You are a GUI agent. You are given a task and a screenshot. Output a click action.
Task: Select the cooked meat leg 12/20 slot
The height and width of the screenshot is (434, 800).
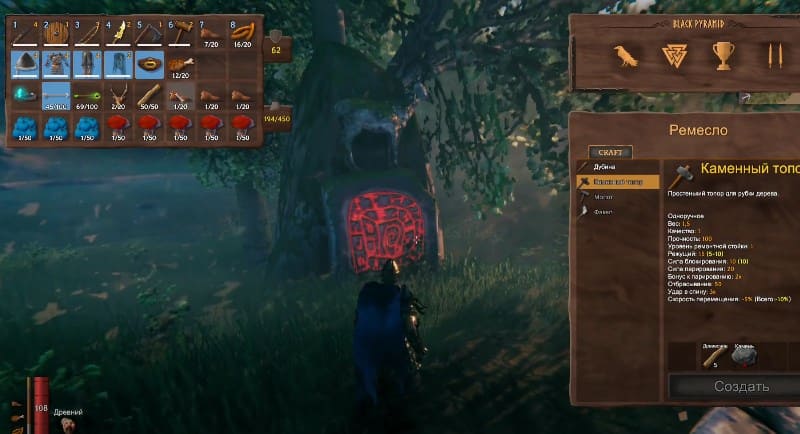click(181, 65)
